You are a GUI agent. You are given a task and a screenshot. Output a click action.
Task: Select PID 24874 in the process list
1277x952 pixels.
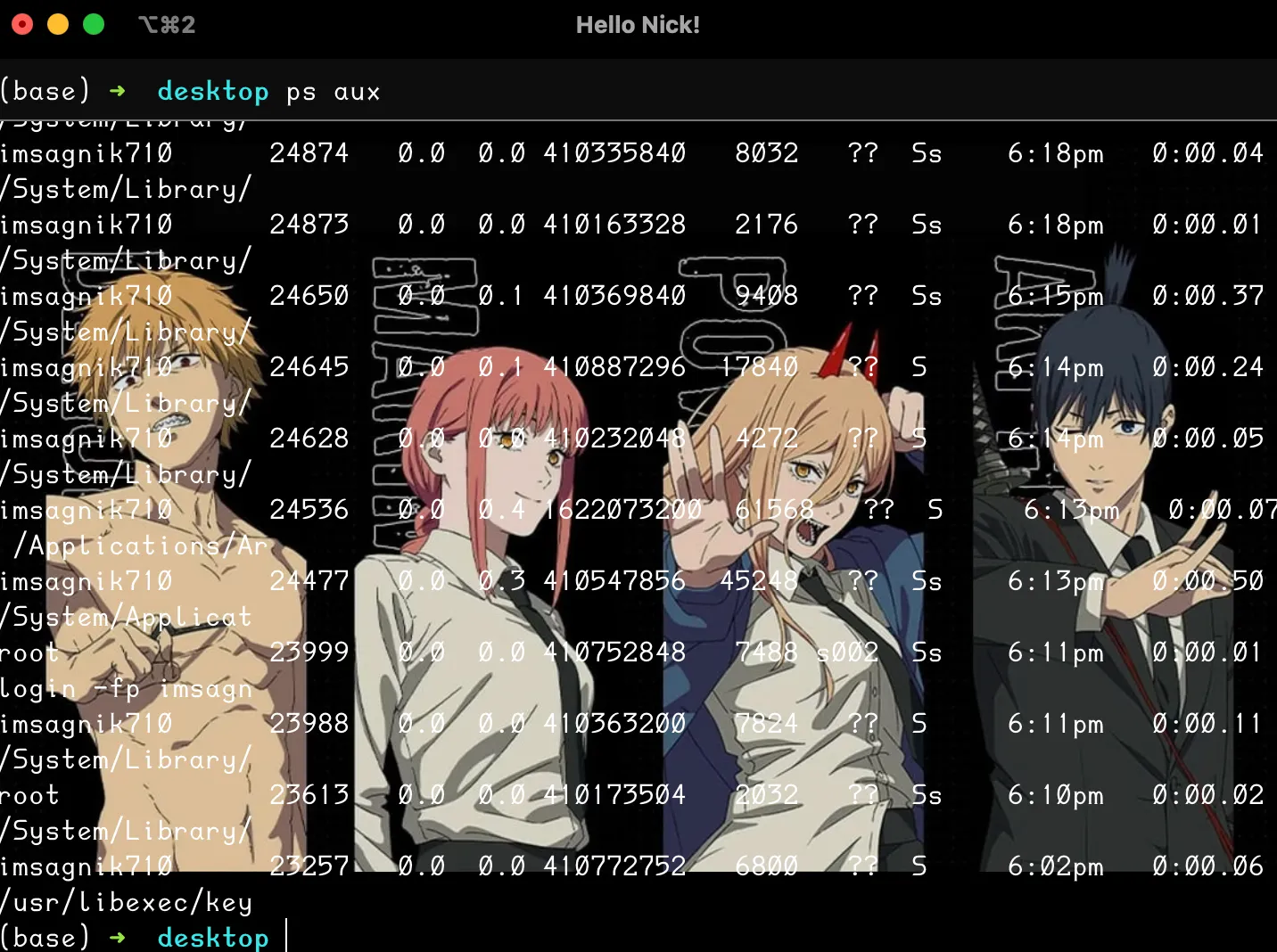pos(309,152)
